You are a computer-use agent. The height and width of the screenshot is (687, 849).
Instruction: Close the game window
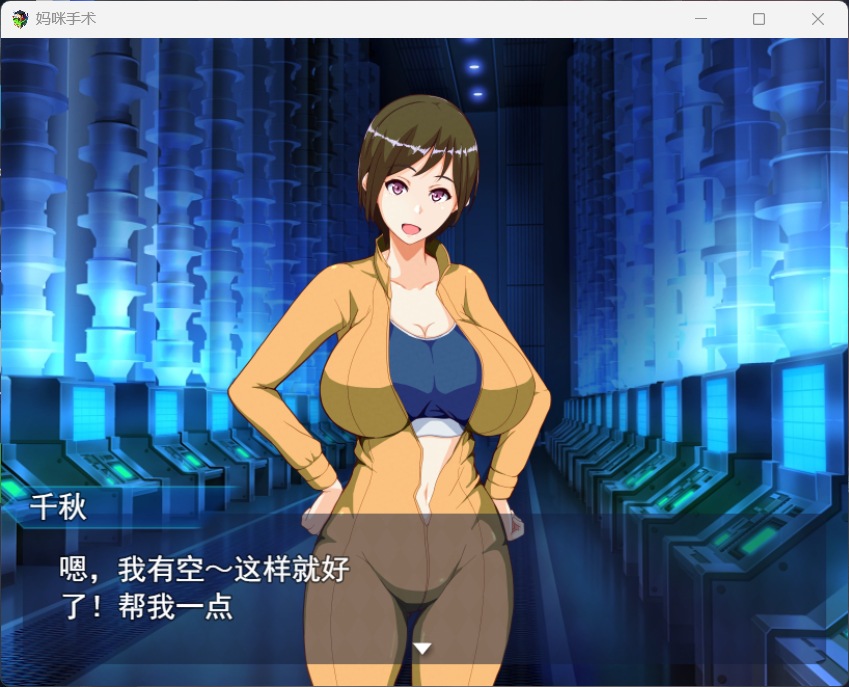817,19
